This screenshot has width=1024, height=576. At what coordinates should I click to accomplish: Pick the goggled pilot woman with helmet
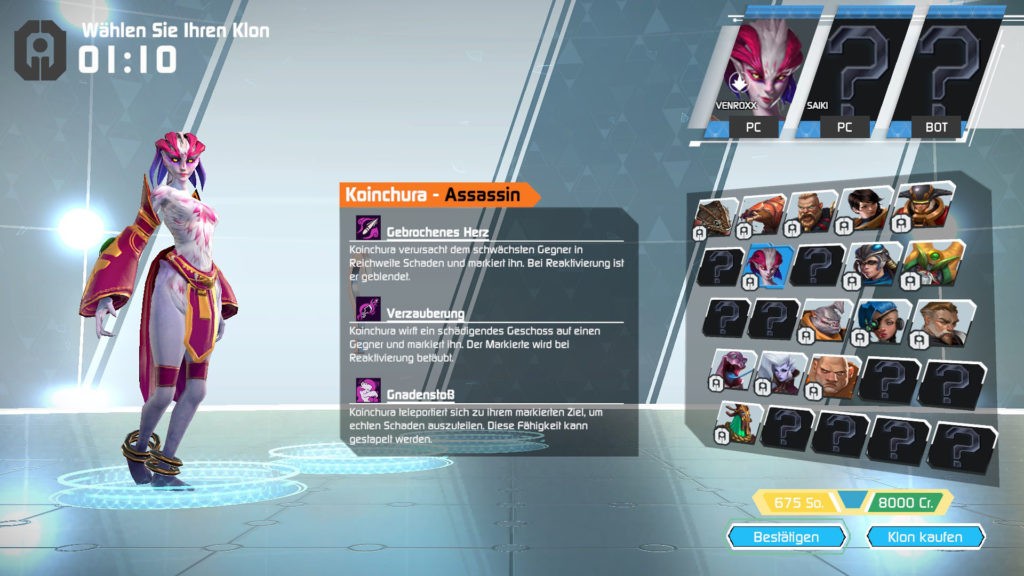(875, 264)
